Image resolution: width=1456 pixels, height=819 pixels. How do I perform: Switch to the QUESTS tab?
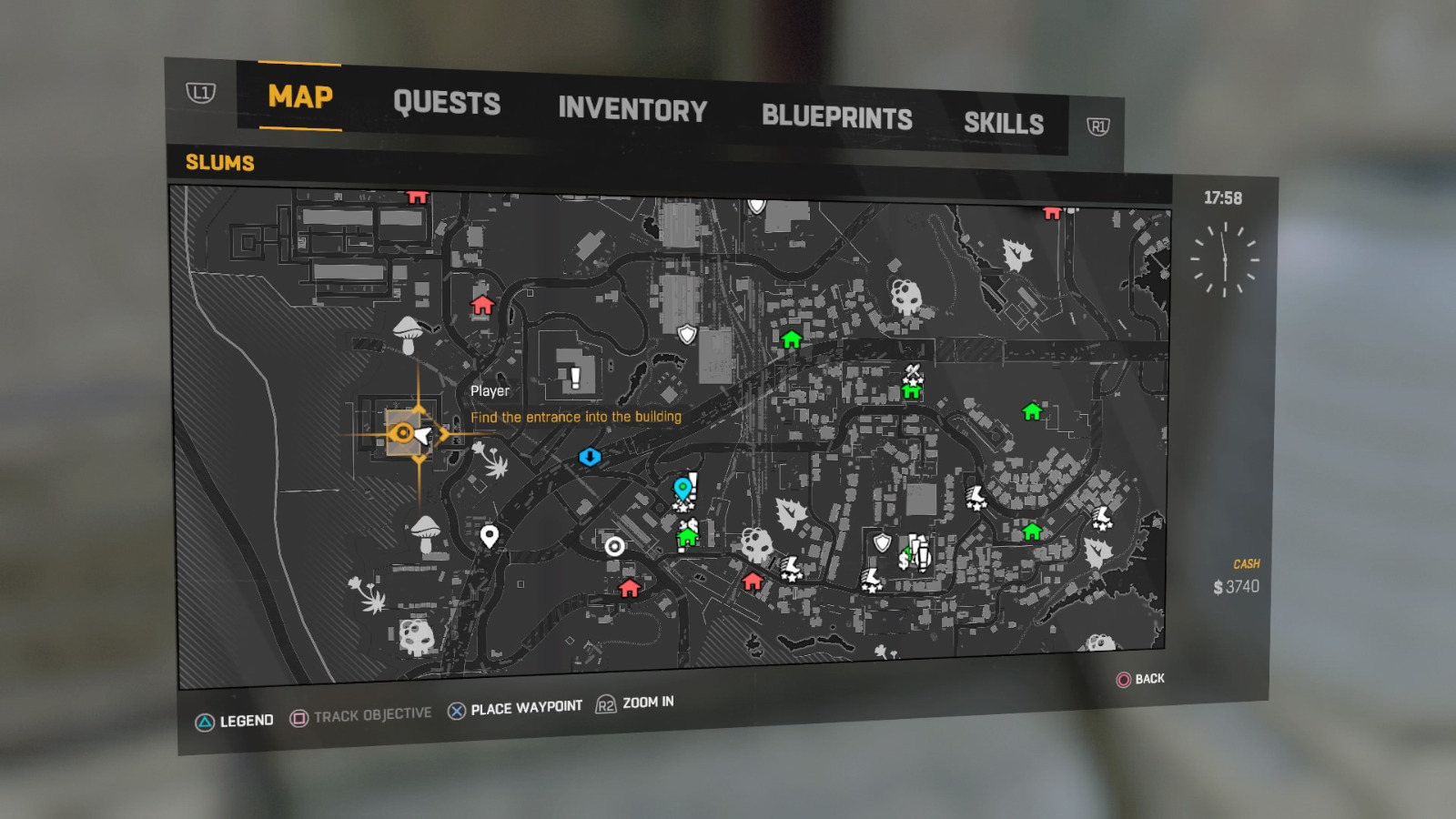[x=447, y=103]
